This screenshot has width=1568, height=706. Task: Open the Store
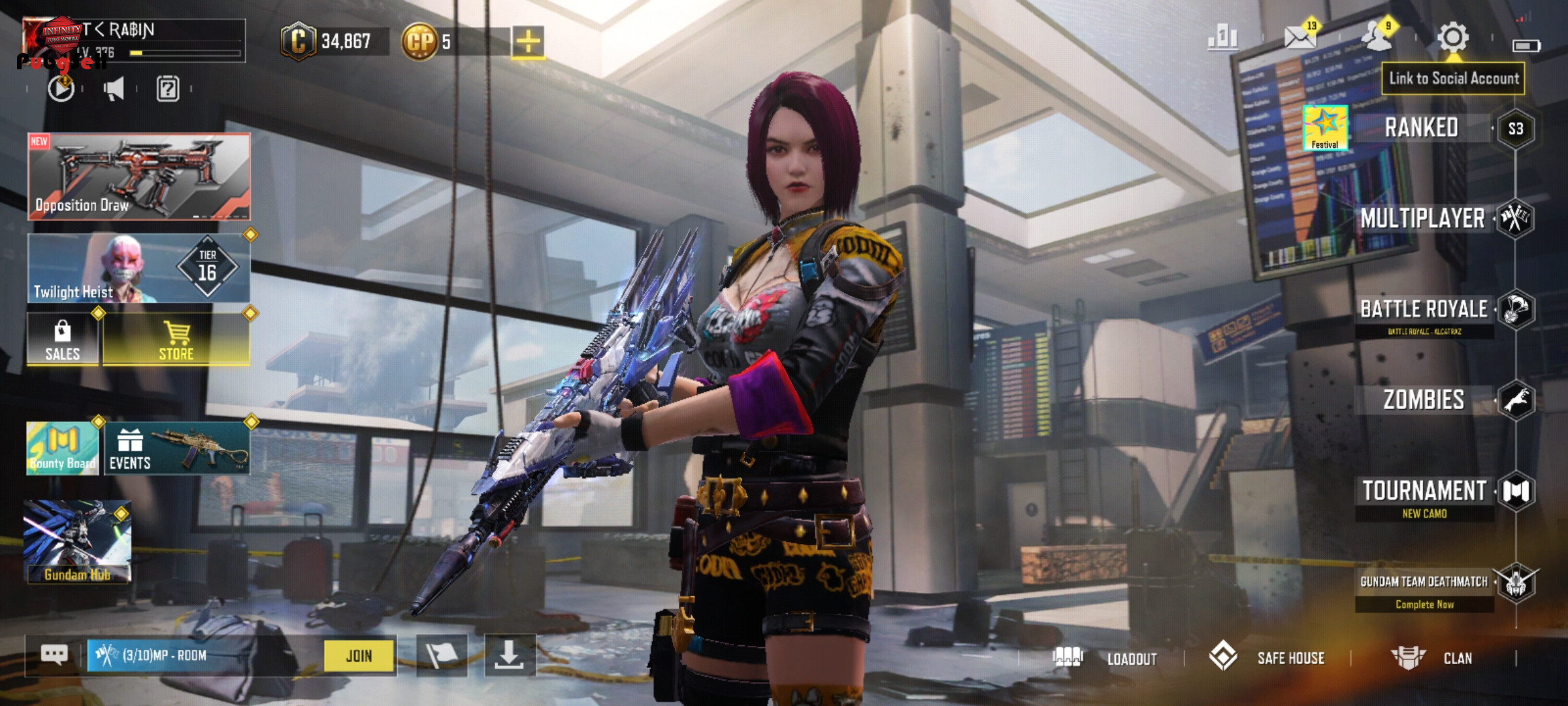pyautogui.click(x=176, y=339)
